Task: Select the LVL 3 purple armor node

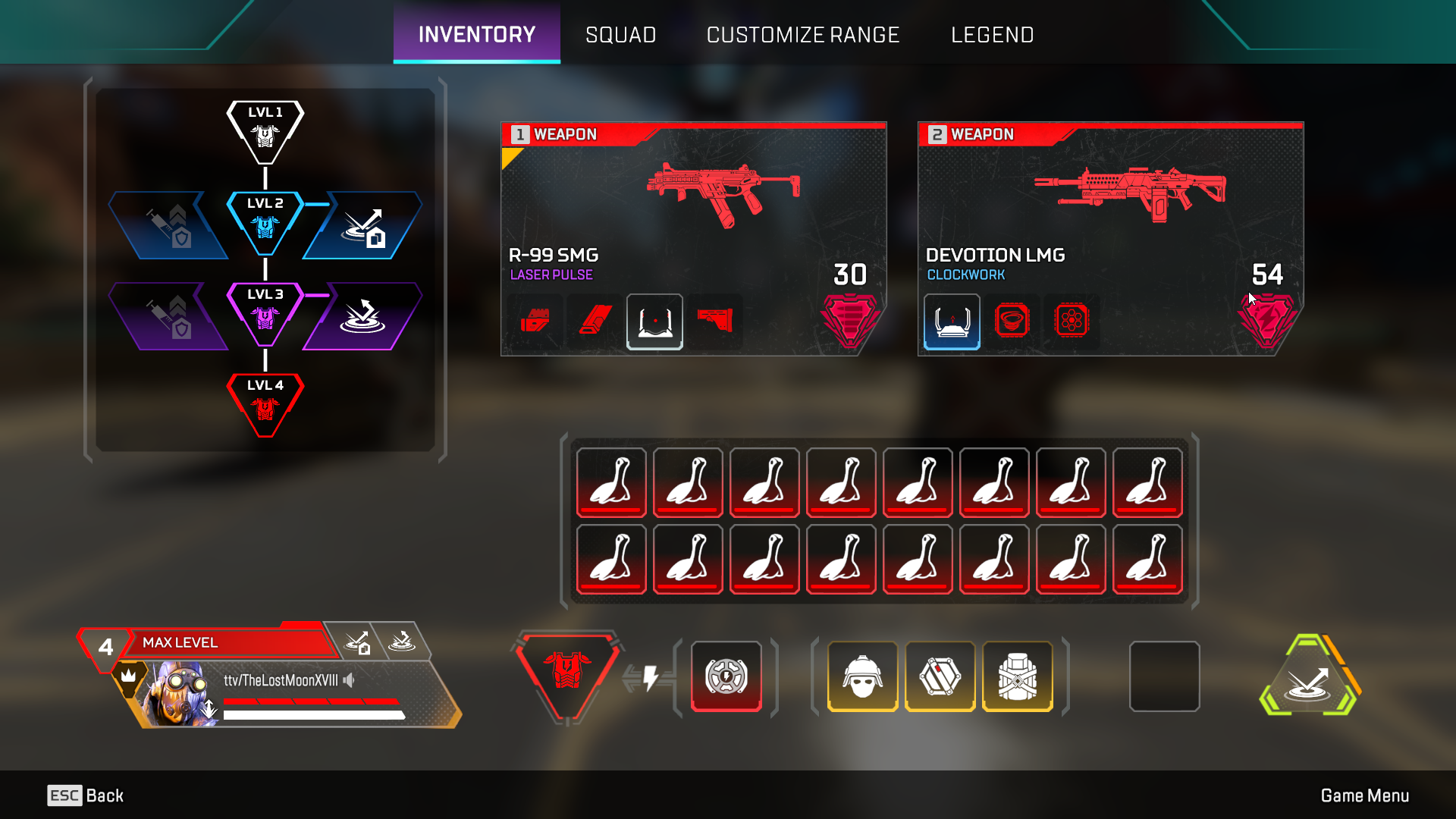Action: coord(265,314)
